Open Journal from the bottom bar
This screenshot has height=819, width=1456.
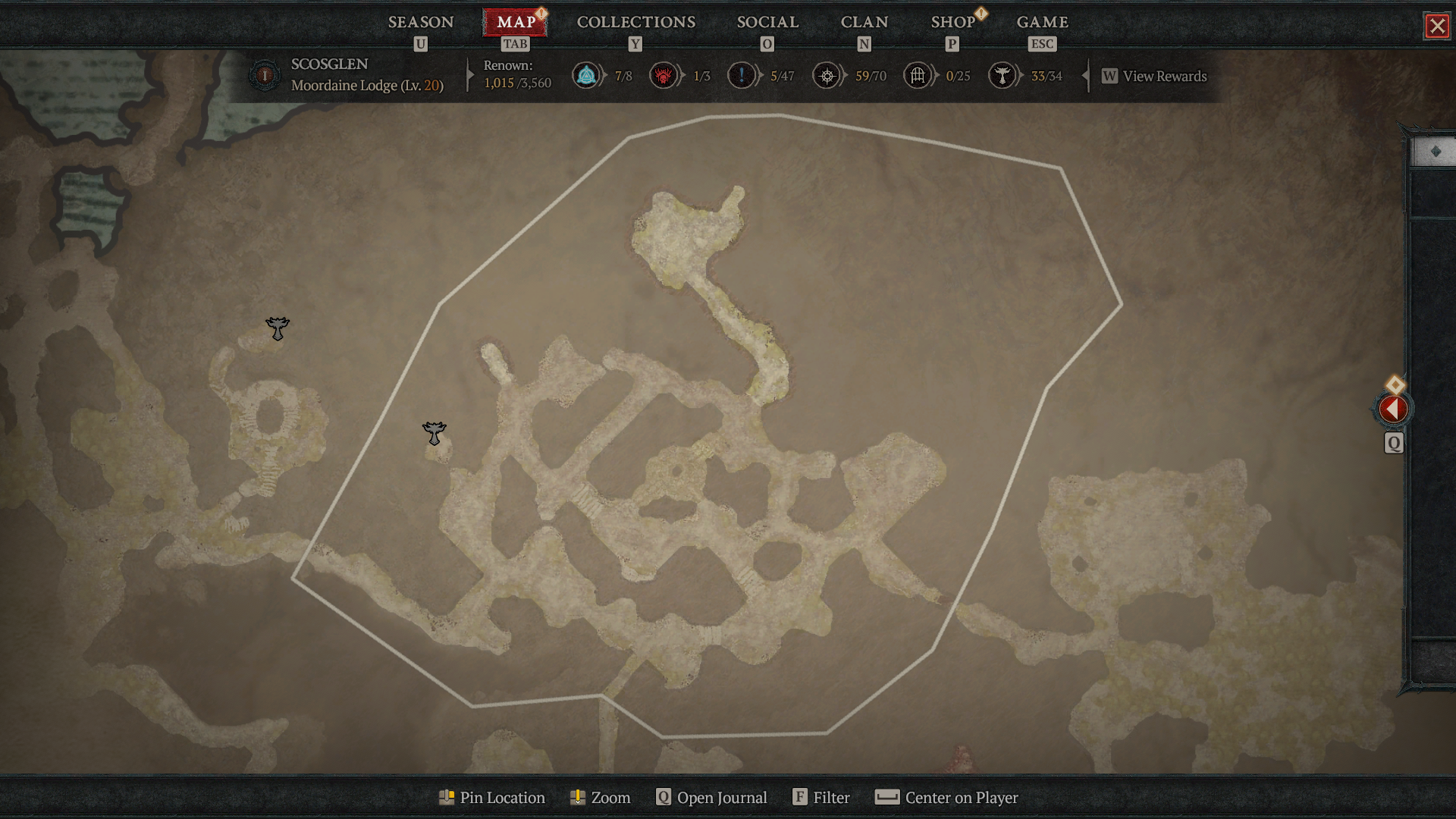tap(711, 798)
